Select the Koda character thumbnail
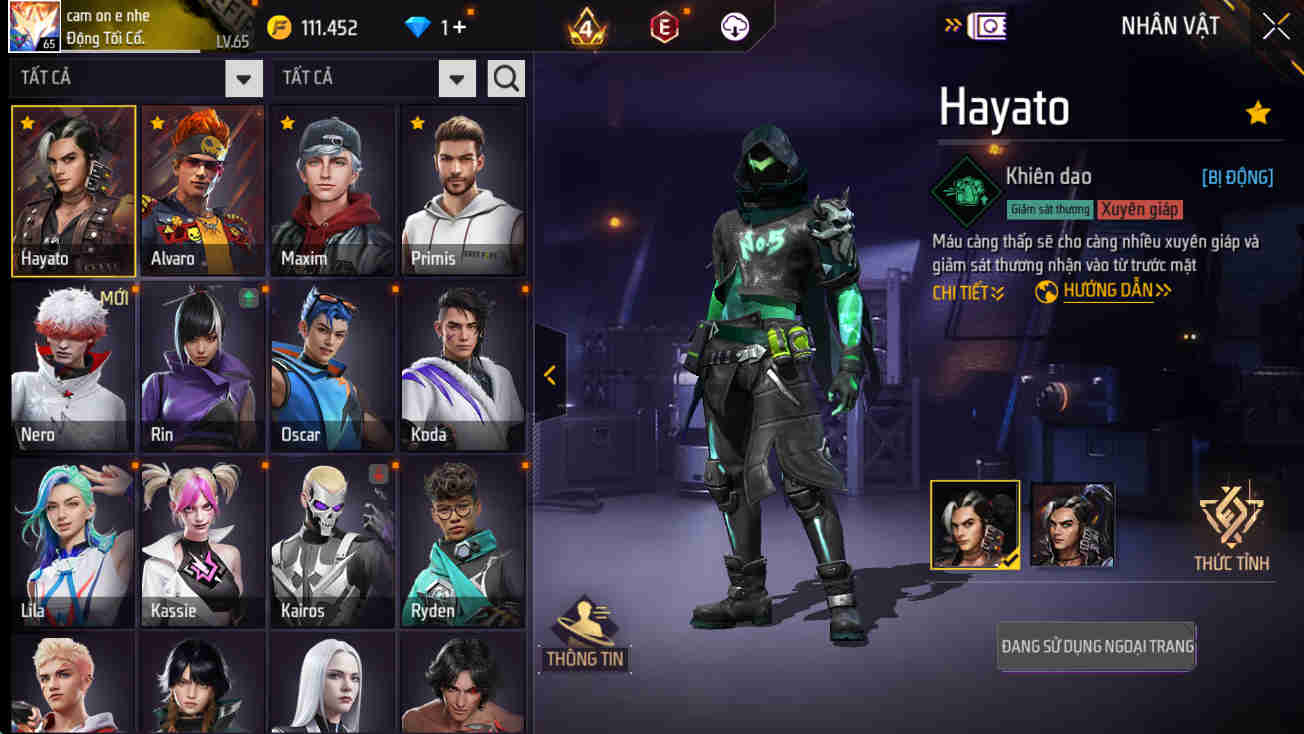 (462, 365)
